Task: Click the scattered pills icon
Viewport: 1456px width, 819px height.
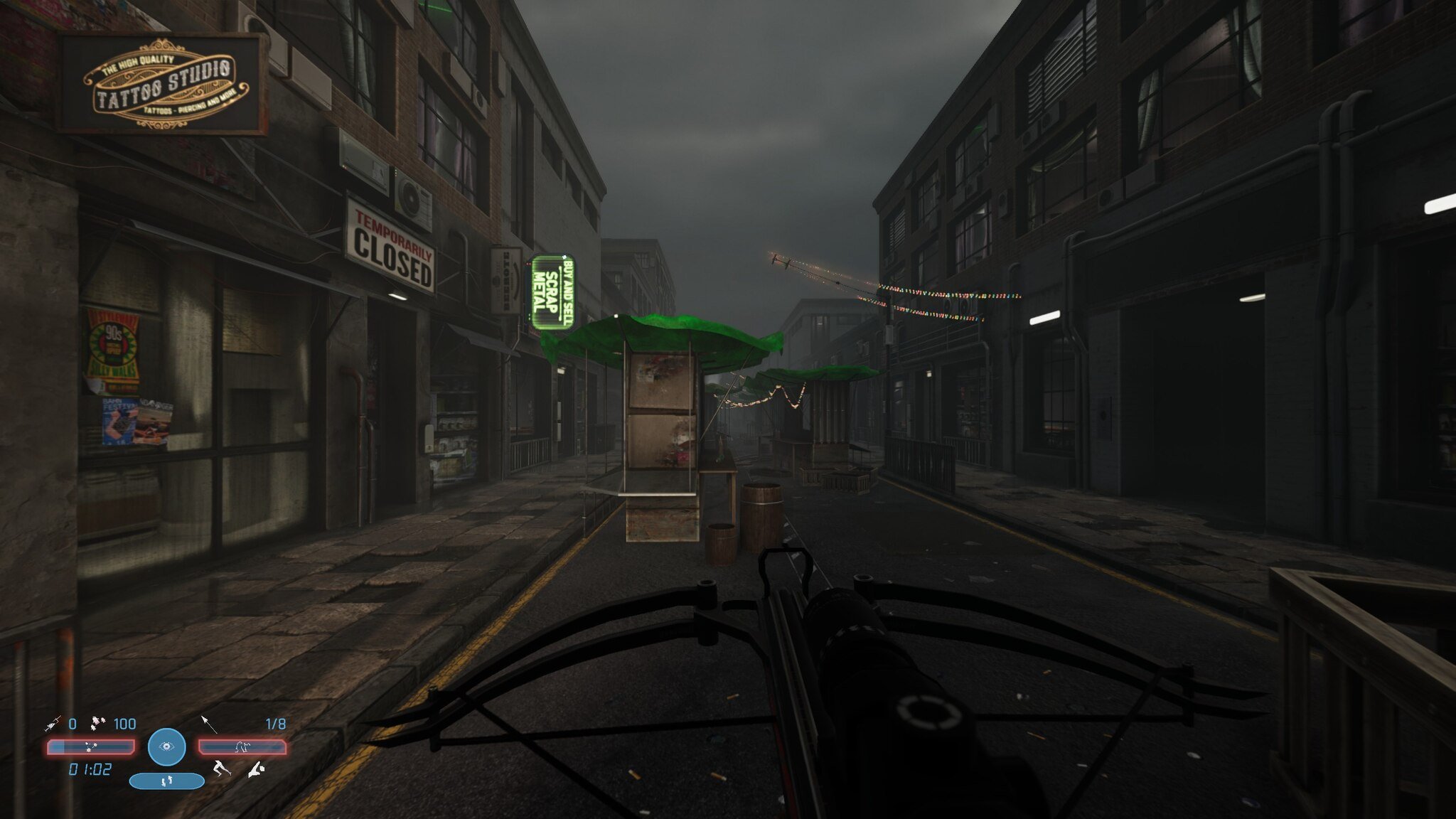Action: (x=99, y=724)
